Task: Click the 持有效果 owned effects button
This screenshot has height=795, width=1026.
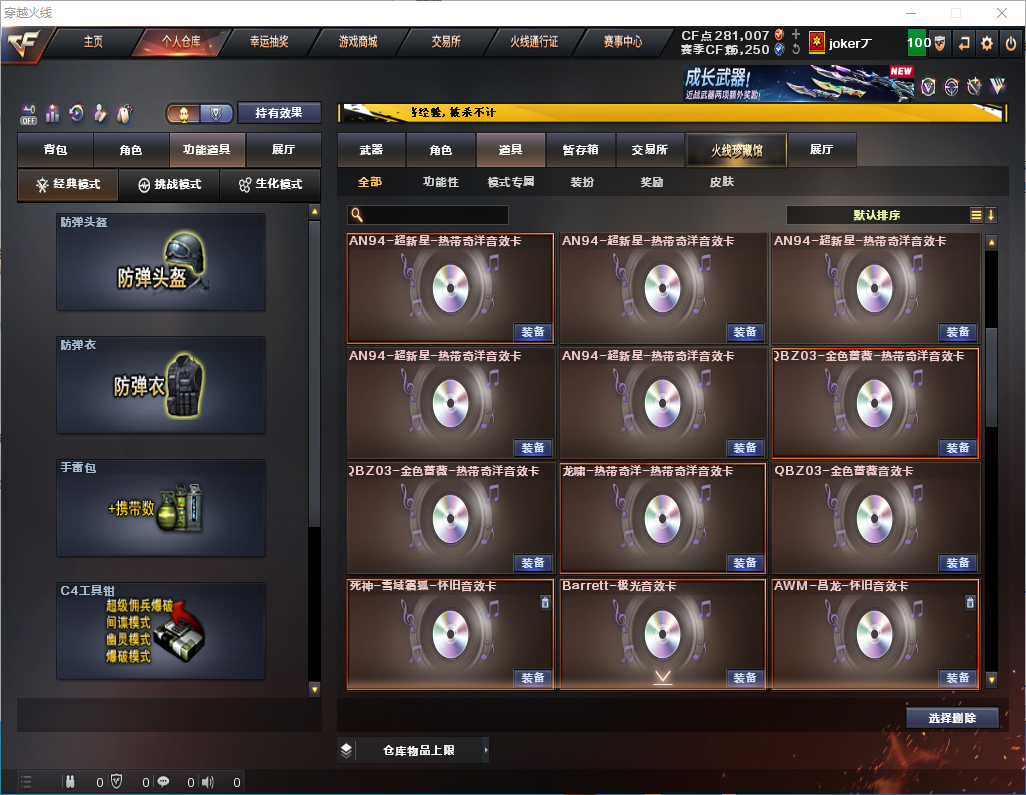Action: click(278, 113)
